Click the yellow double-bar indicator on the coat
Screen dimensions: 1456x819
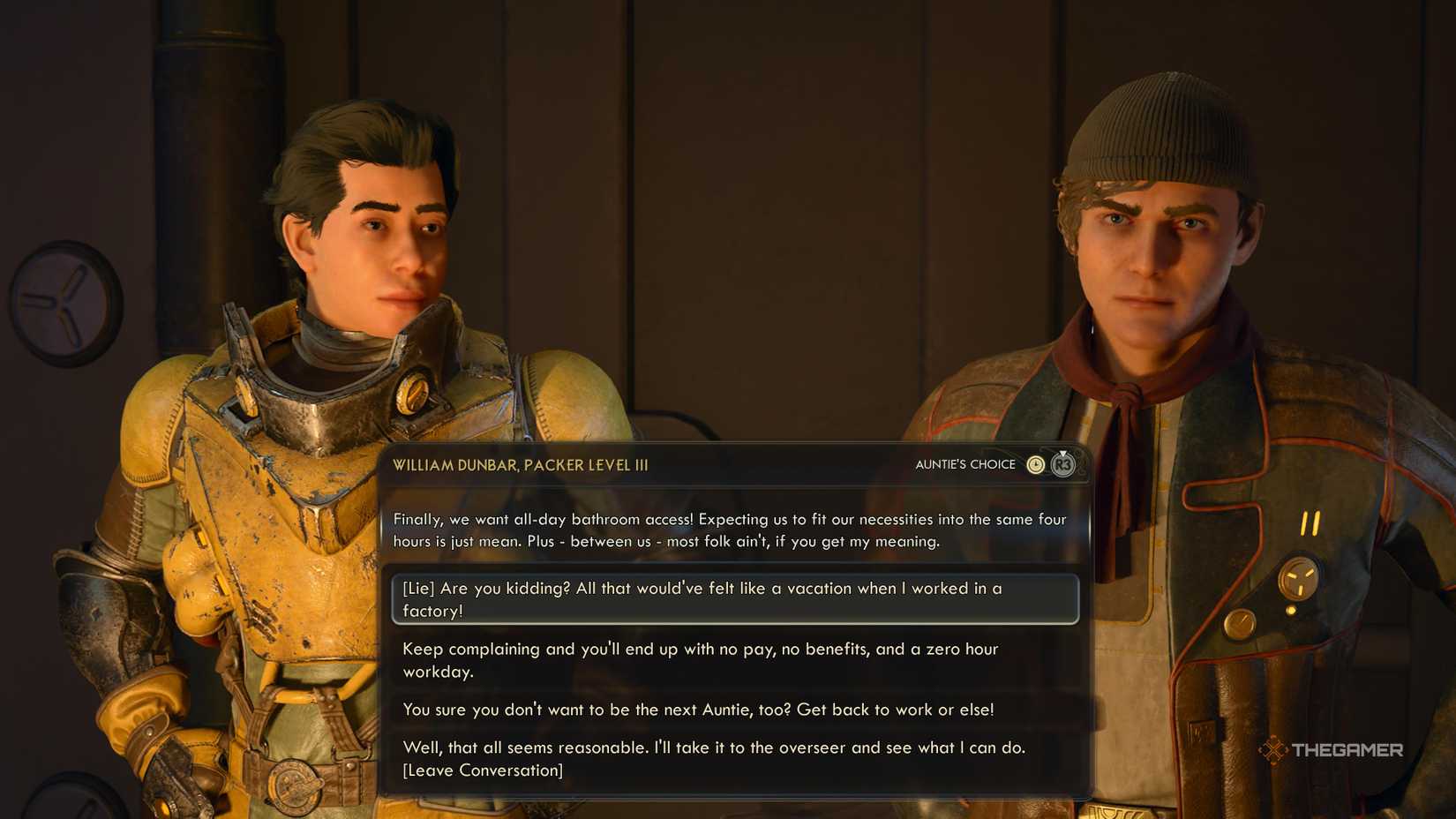(1310, 522)
